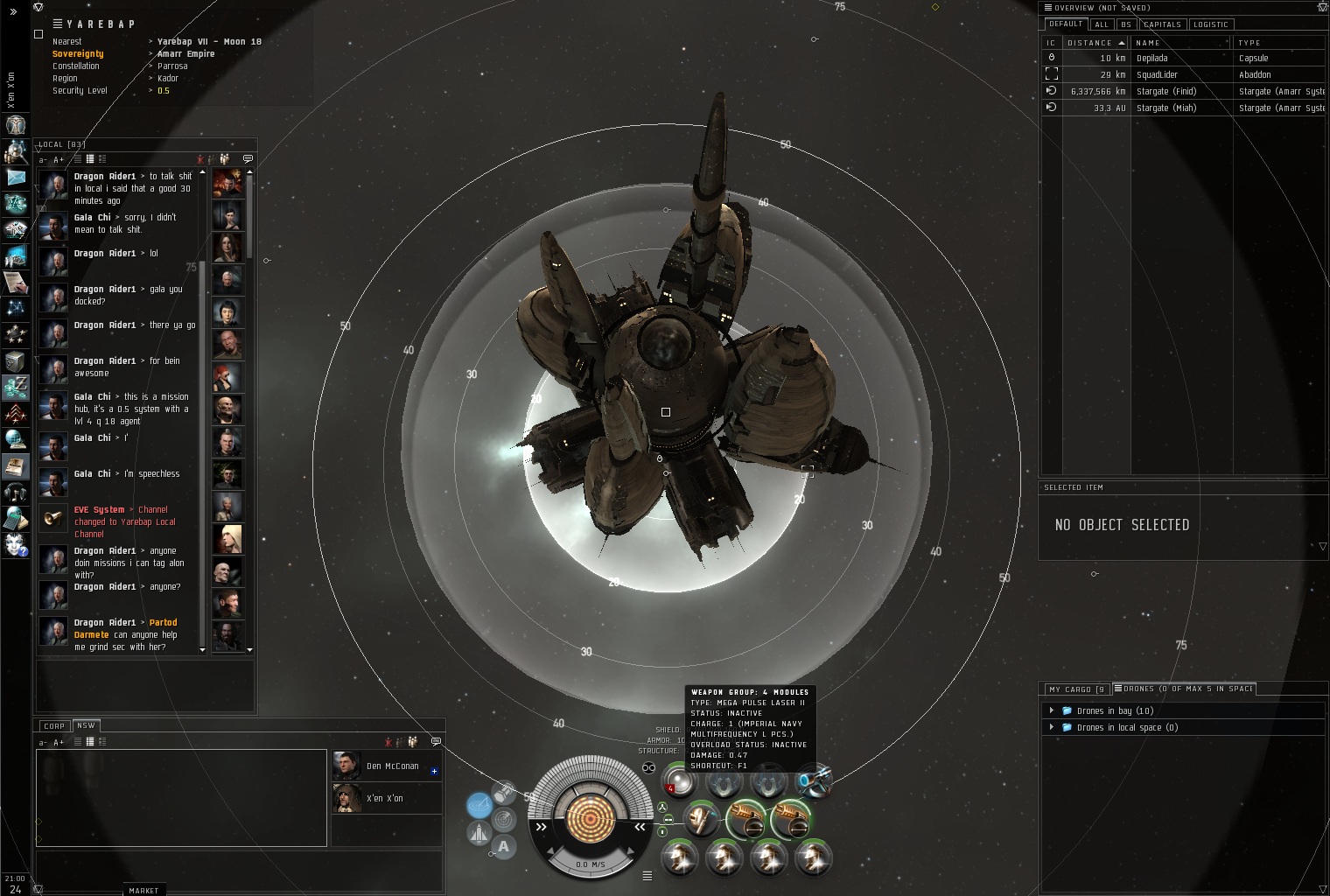This screenshot has height=896, width=1330.
Task: Switch to the Capitals overview tab
Action: [x=1162, y=24]
